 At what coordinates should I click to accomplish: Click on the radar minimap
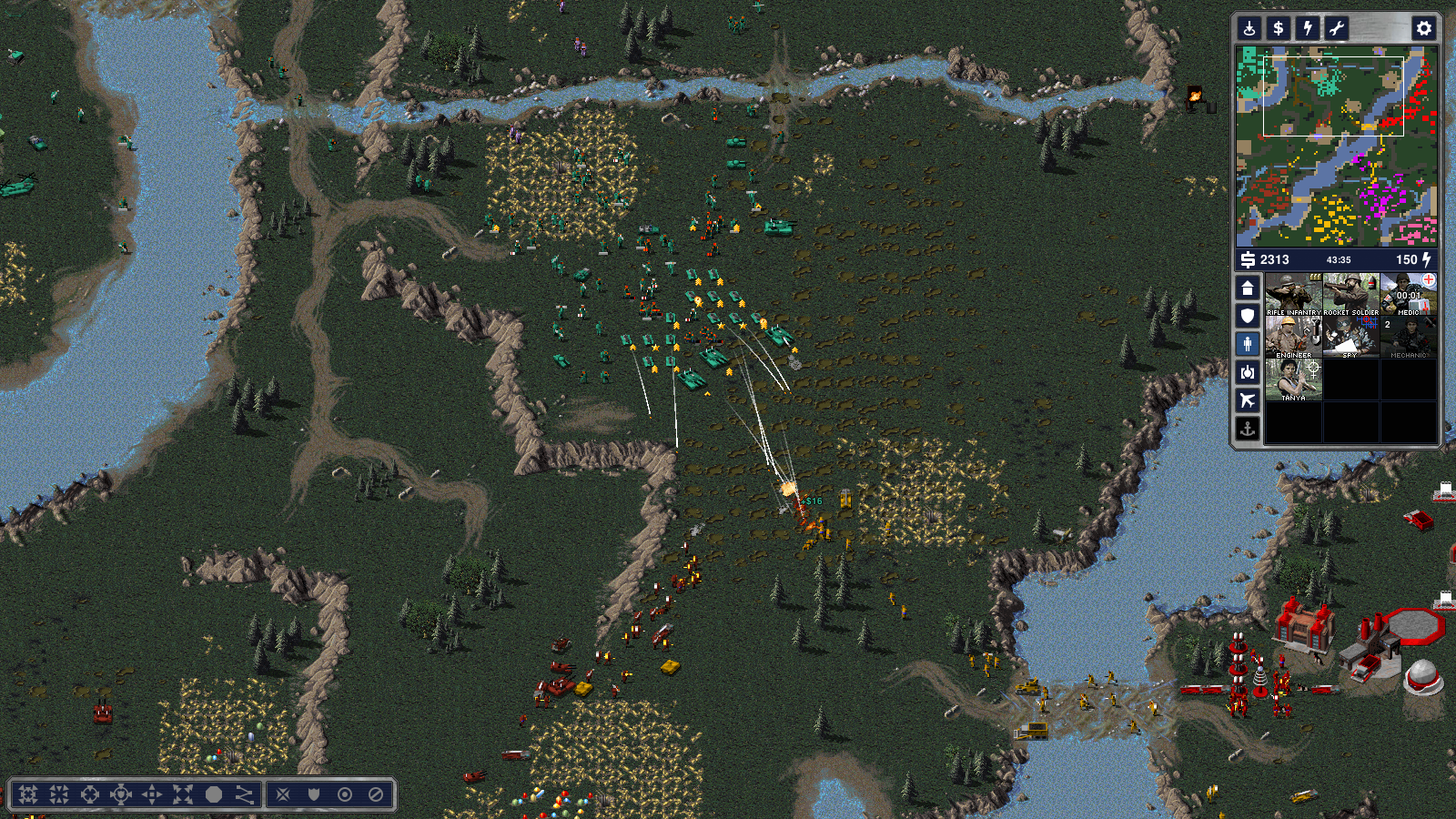point(1336,146)
